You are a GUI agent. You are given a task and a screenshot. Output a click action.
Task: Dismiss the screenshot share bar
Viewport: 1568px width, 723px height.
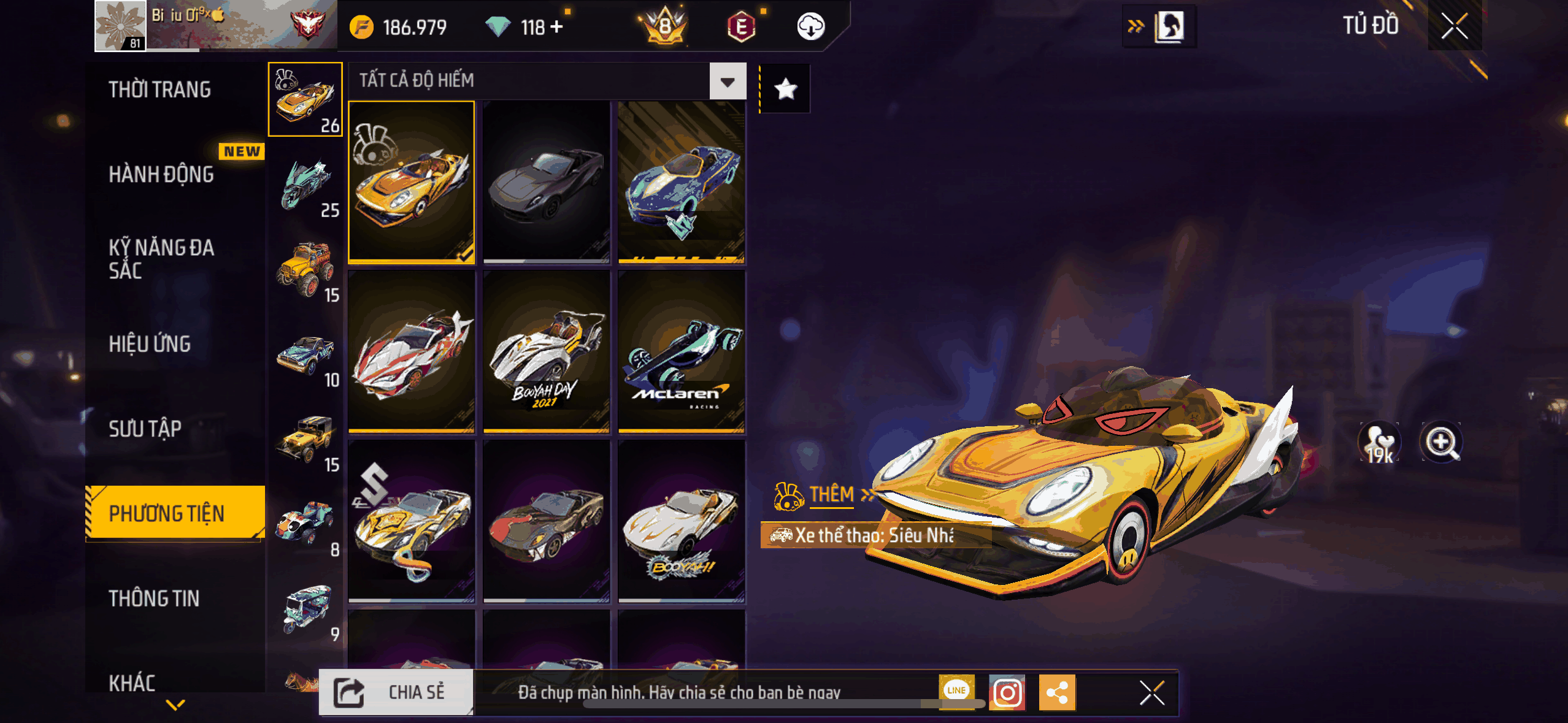1151,693
